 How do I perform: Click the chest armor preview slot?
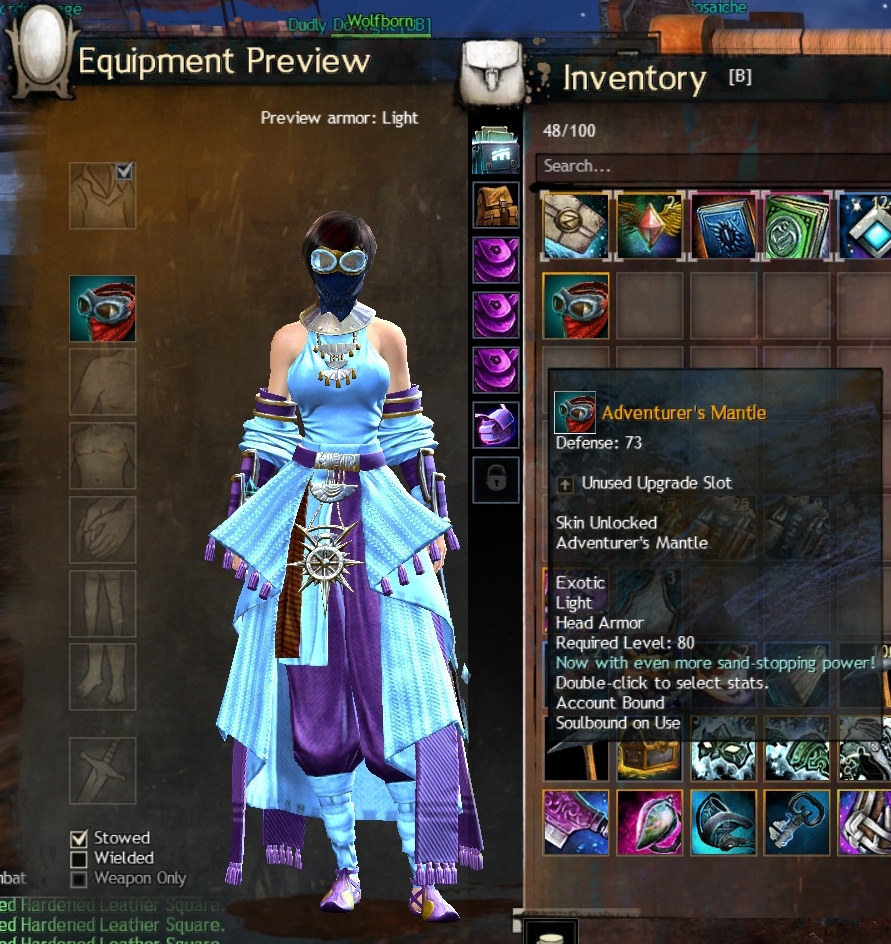tap(102, 456)
